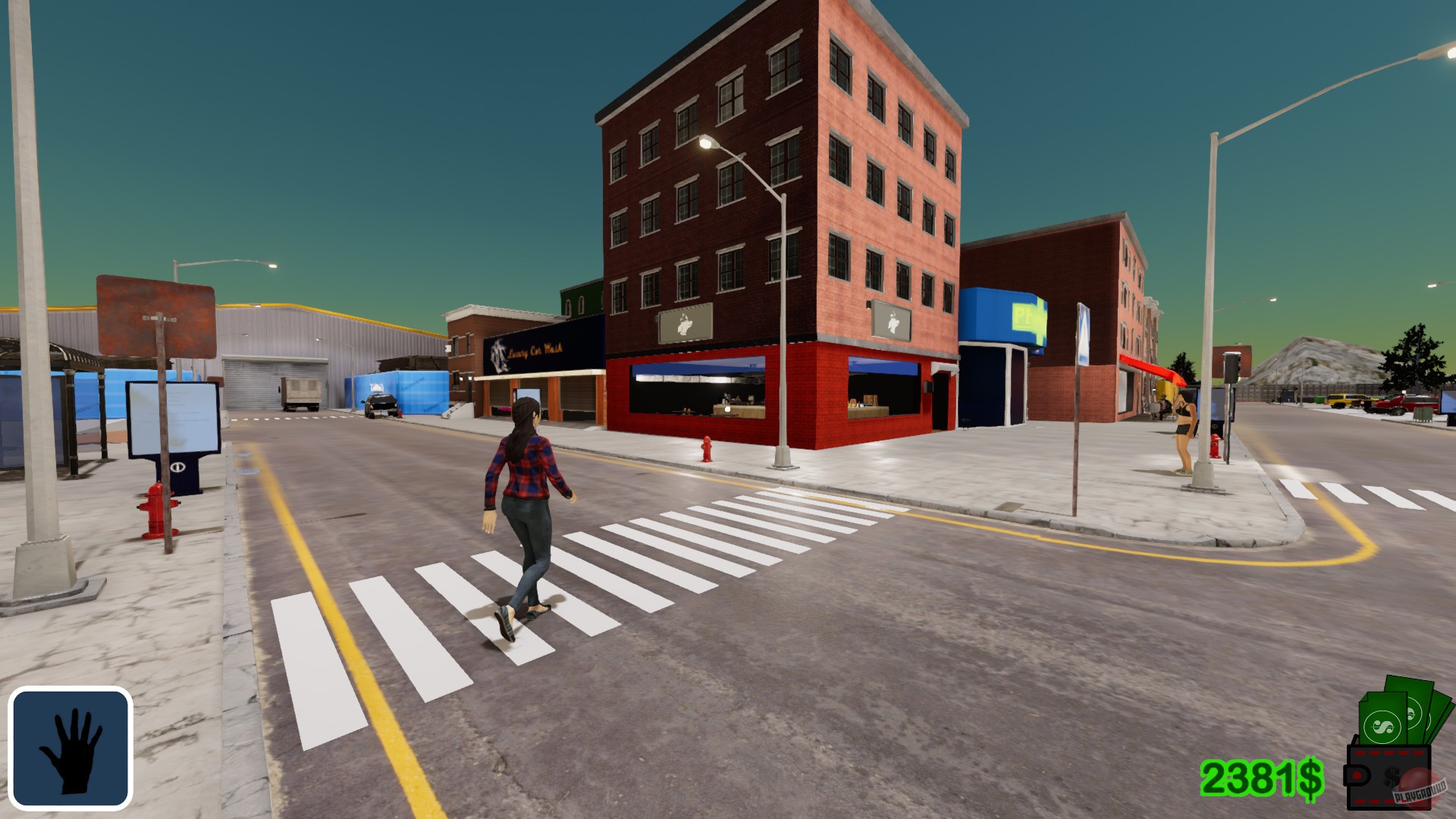Click the corner bull sign facing the crosswalk

point(683,322)
